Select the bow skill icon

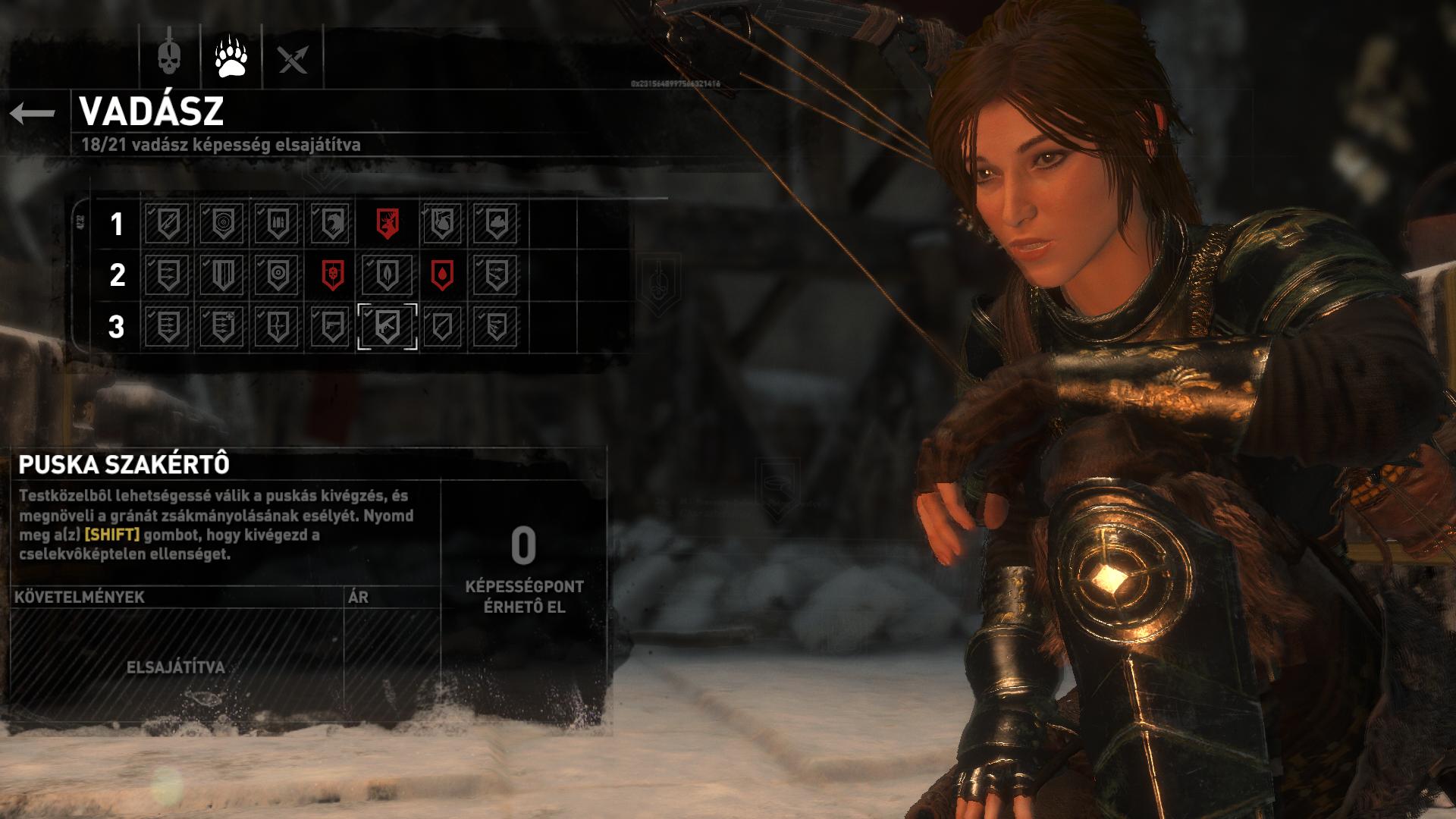click(x=278, y=327)
